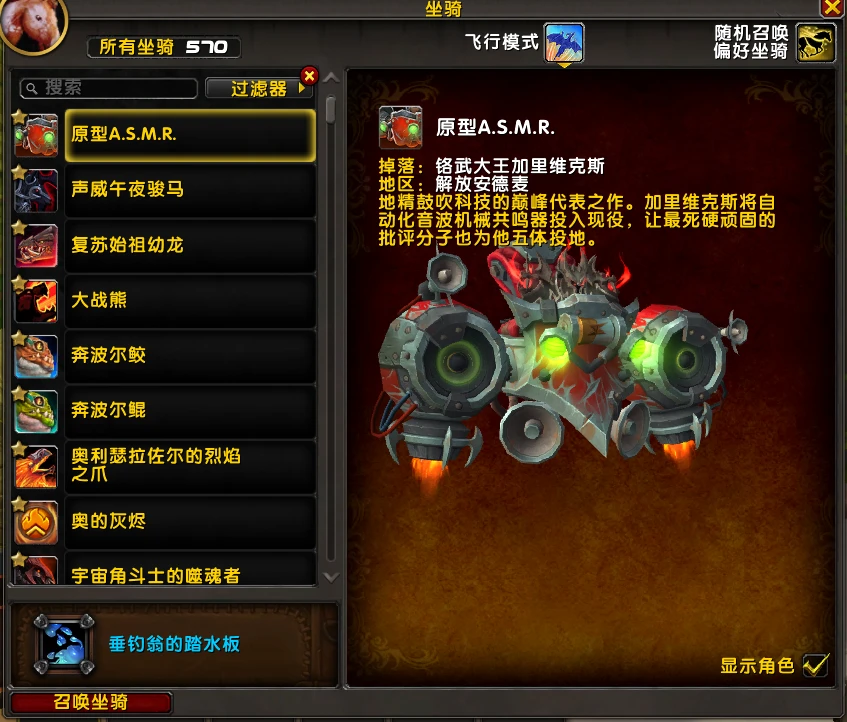Viewport: 847px width, 722px height.
Task: Summon a random favorite mount
Action: tap(816, 43)
